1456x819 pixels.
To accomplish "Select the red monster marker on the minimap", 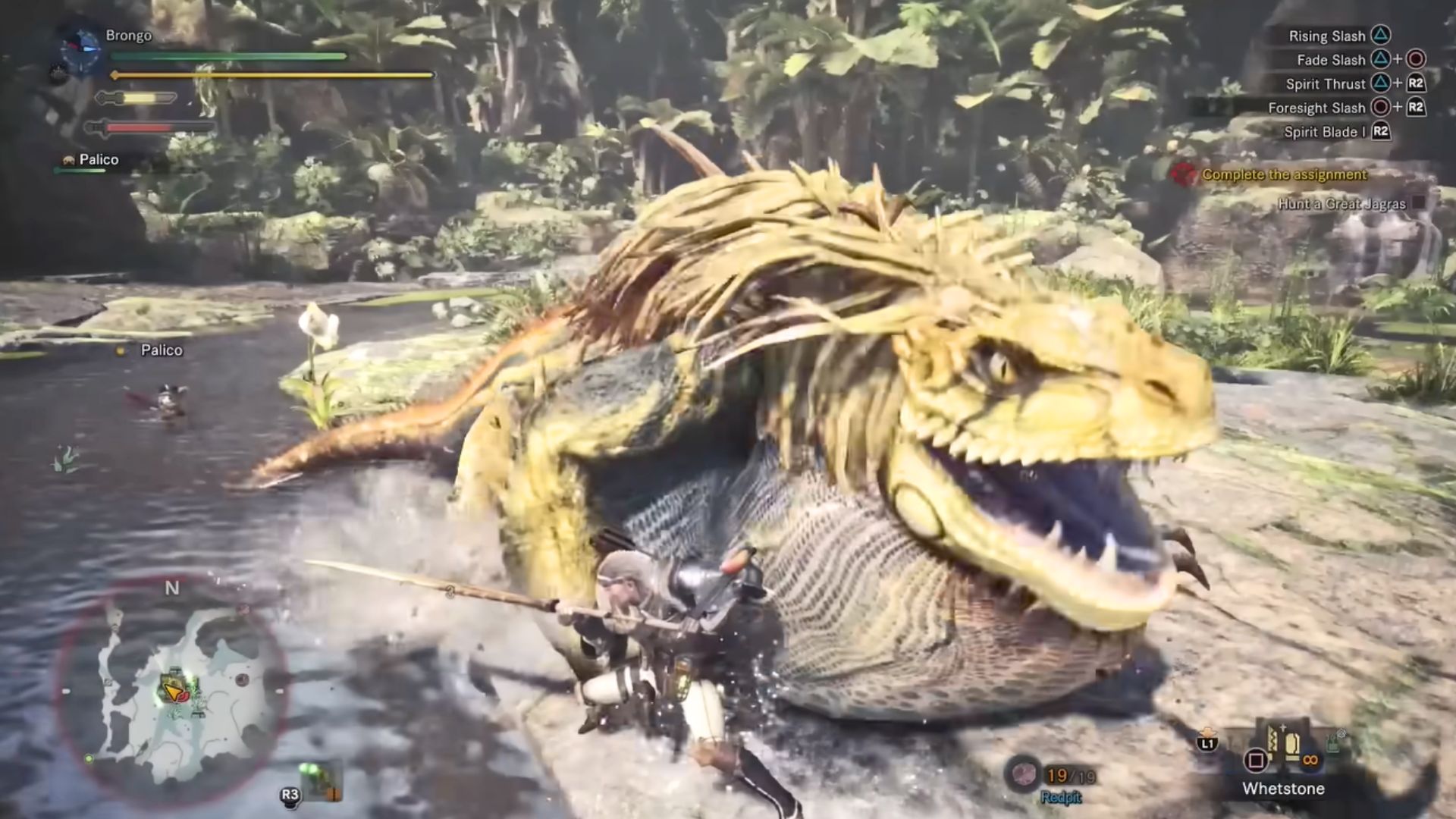I will pos(242,679).
